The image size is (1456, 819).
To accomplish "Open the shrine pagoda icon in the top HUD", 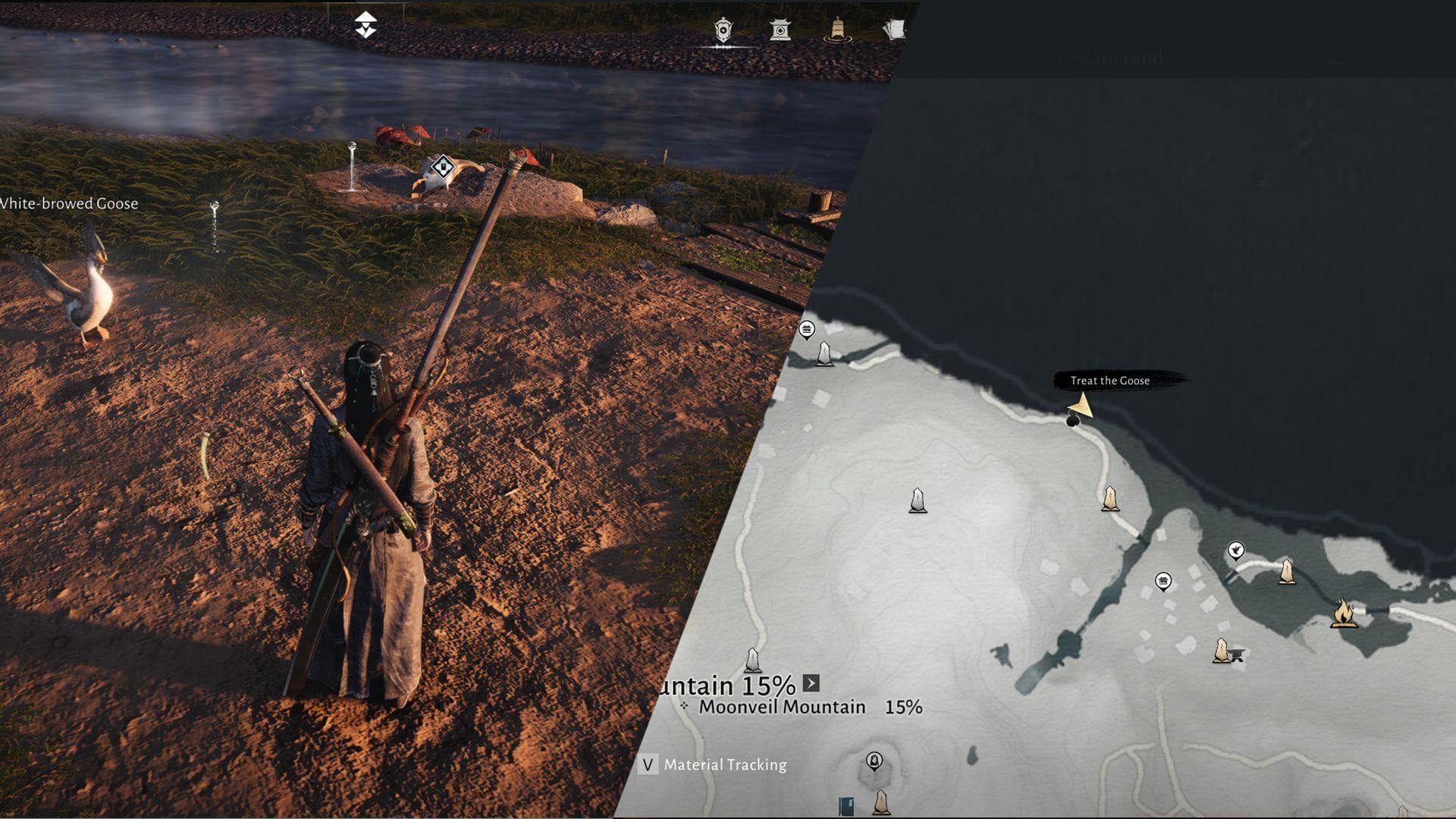I will click(780, 30).
